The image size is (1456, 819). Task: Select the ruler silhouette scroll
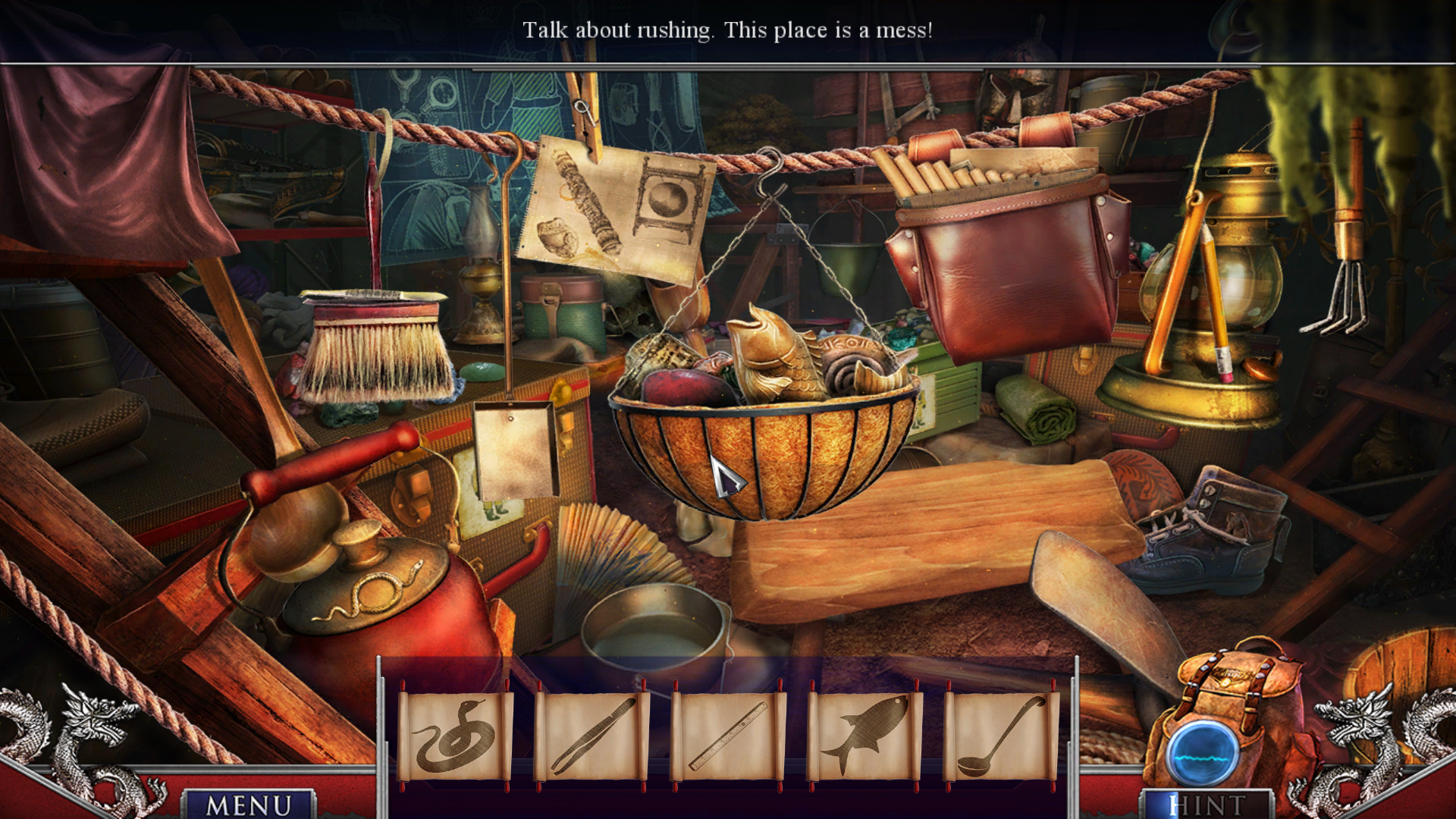pos(729,736)
